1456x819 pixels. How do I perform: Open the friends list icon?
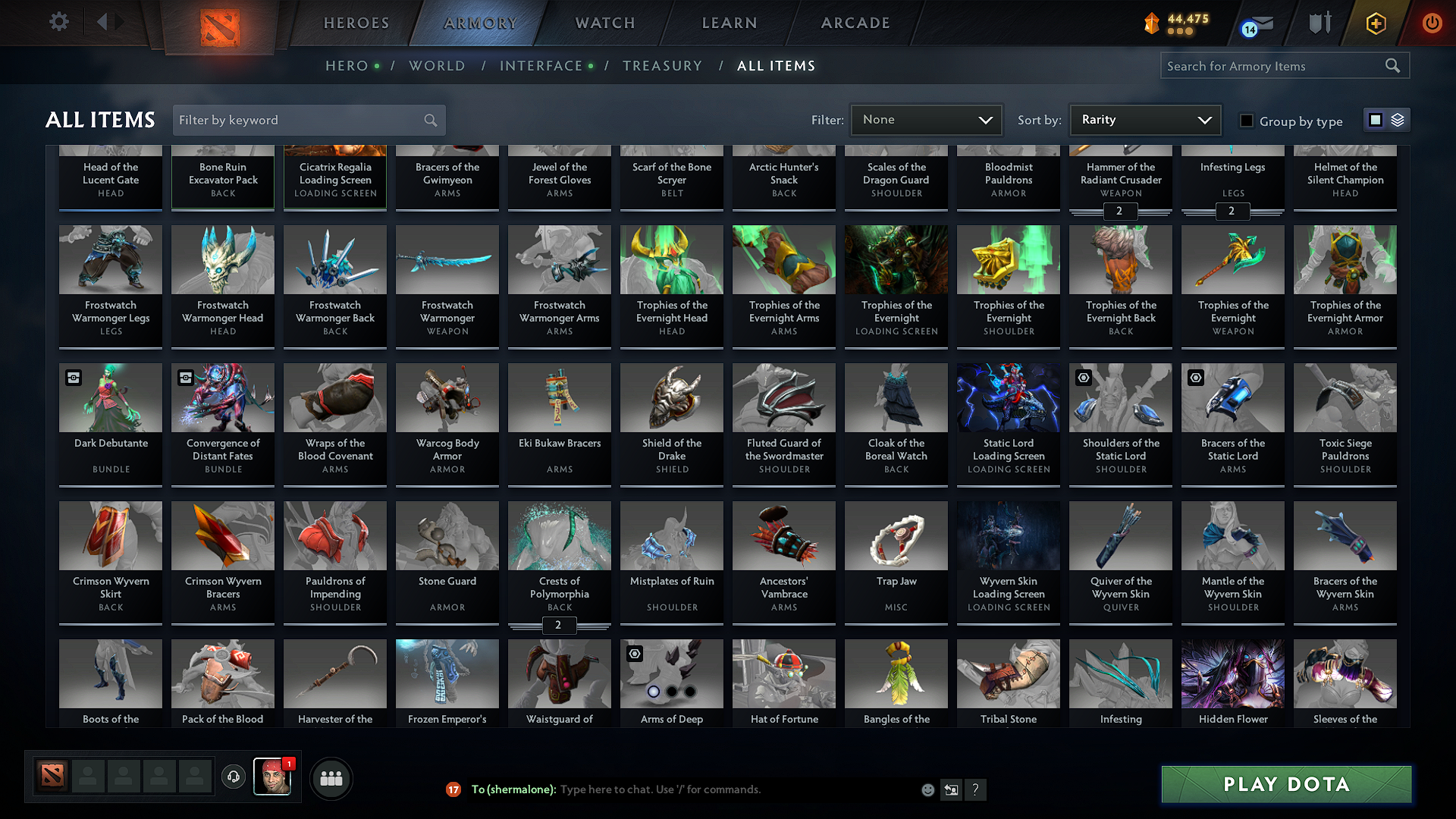[330, 777]
